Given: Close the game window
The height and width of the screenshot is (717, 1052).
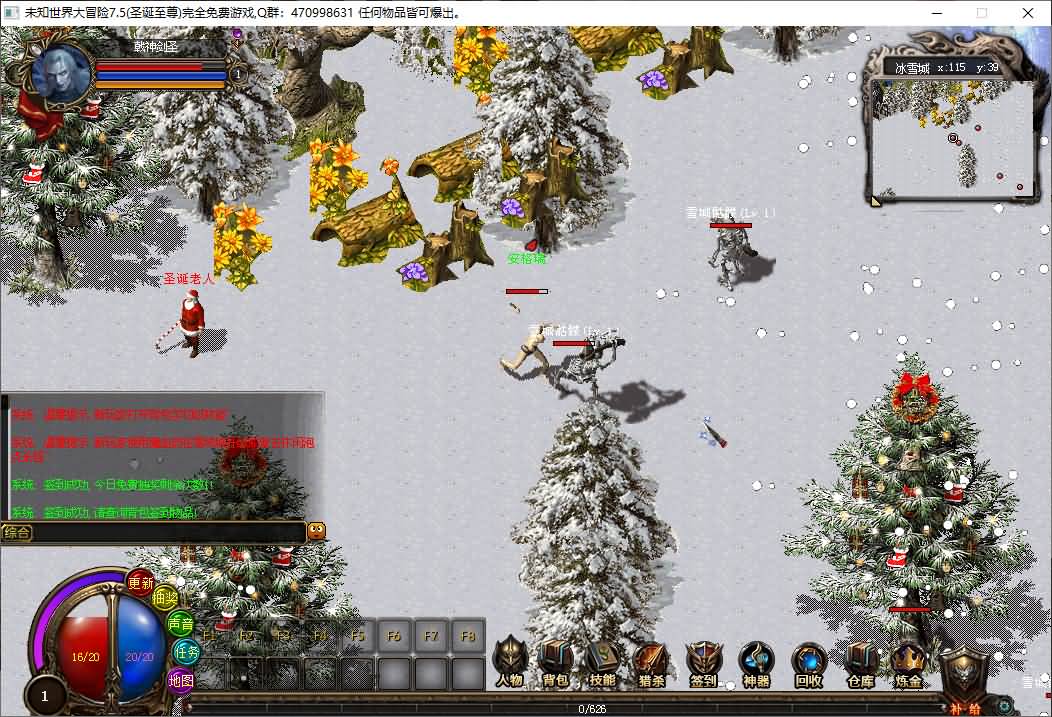Looking at the screenshot, I should (x=1027, y=13).
